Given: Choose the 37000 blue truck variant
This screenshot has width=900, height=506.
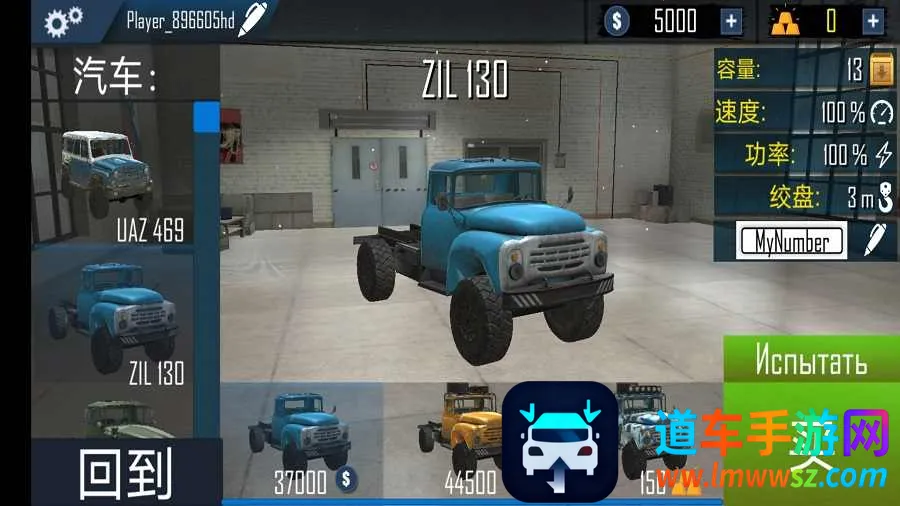Looking at the screenshot, I should (x=302, y=440).
